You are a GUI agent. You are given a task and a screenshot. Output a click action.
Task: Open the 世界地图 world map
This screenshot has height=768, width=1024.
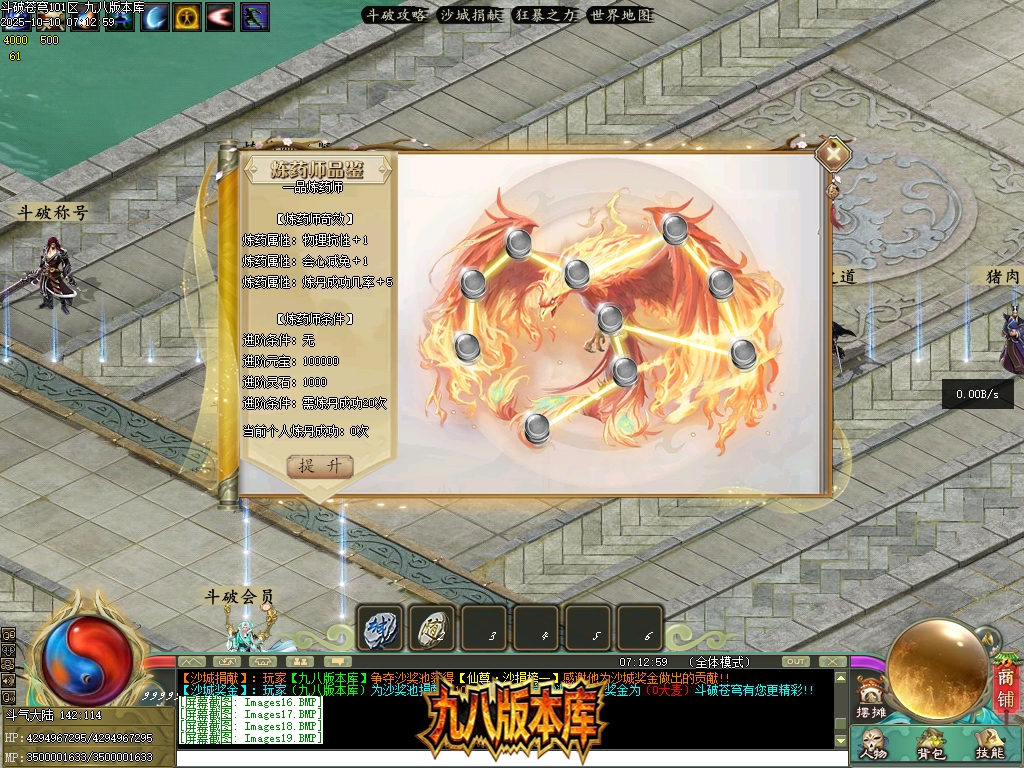[x=620, y=15]
